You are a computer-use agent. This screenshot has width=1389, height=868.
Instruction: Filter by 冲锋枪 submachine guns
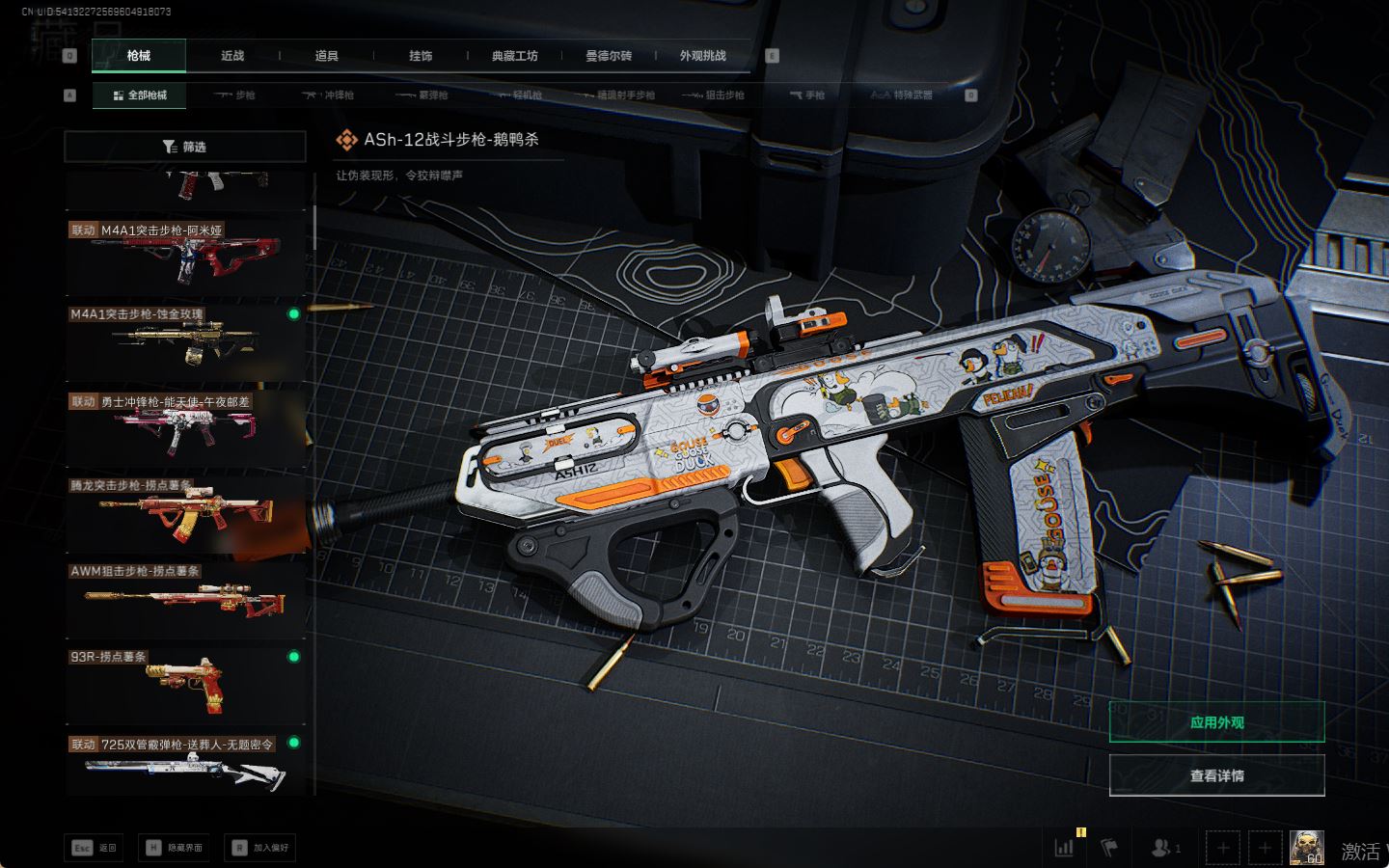point(328,95)
